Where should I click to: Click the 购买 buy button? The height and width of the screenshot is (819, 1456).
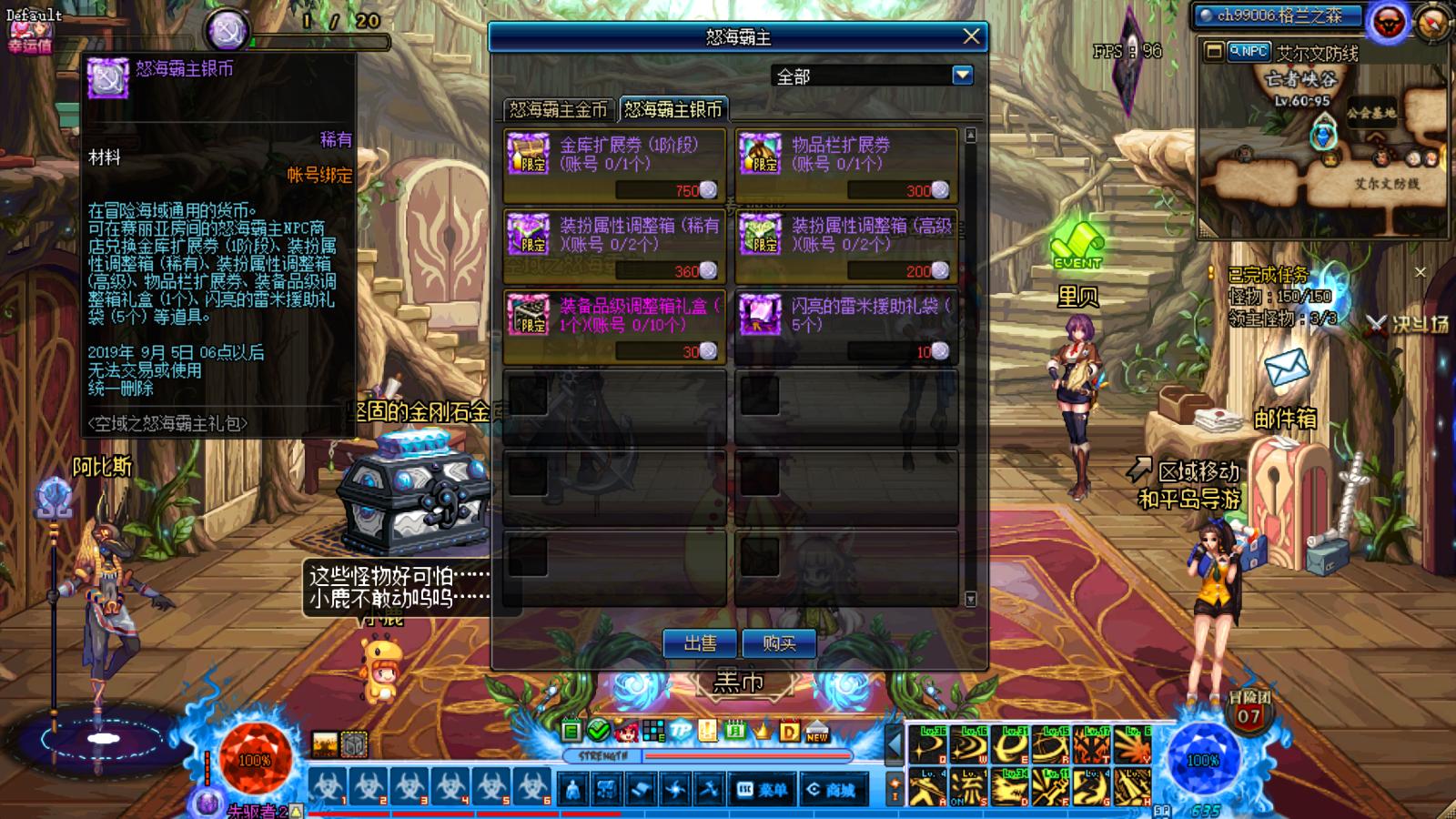779,643
